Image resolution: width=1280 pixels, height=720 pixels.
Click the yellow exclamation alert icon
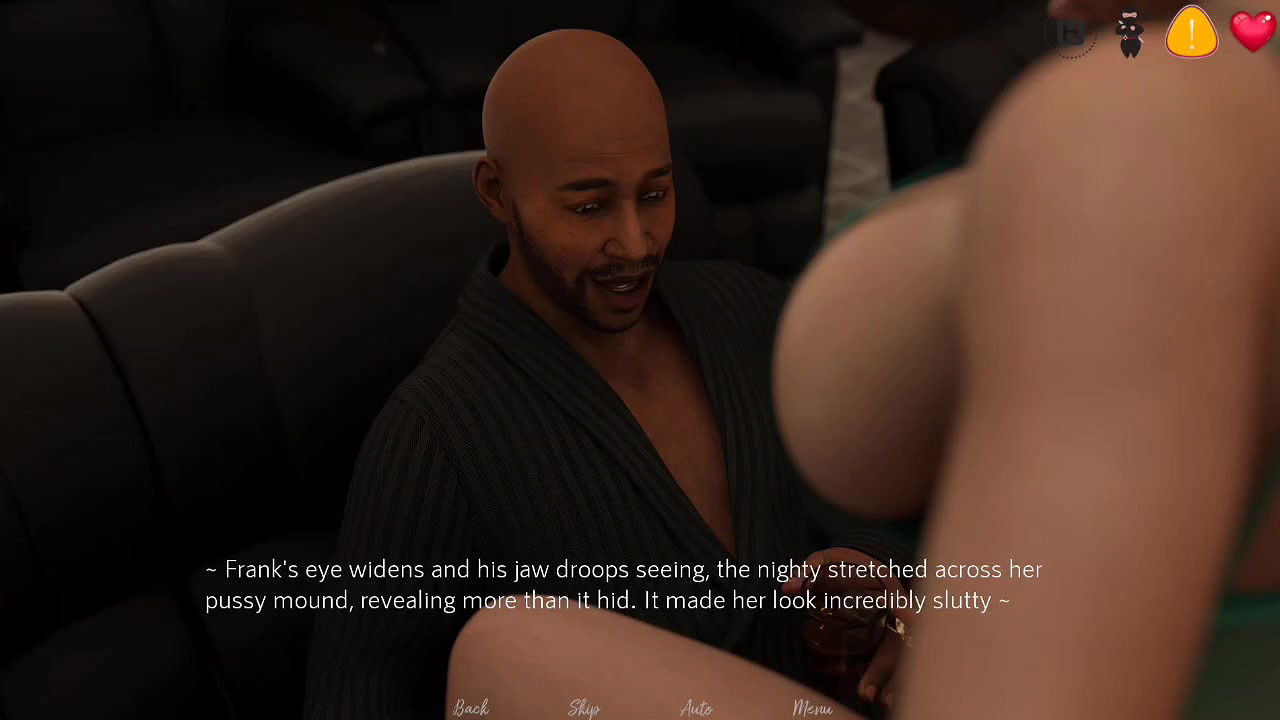click(1191, 32)
